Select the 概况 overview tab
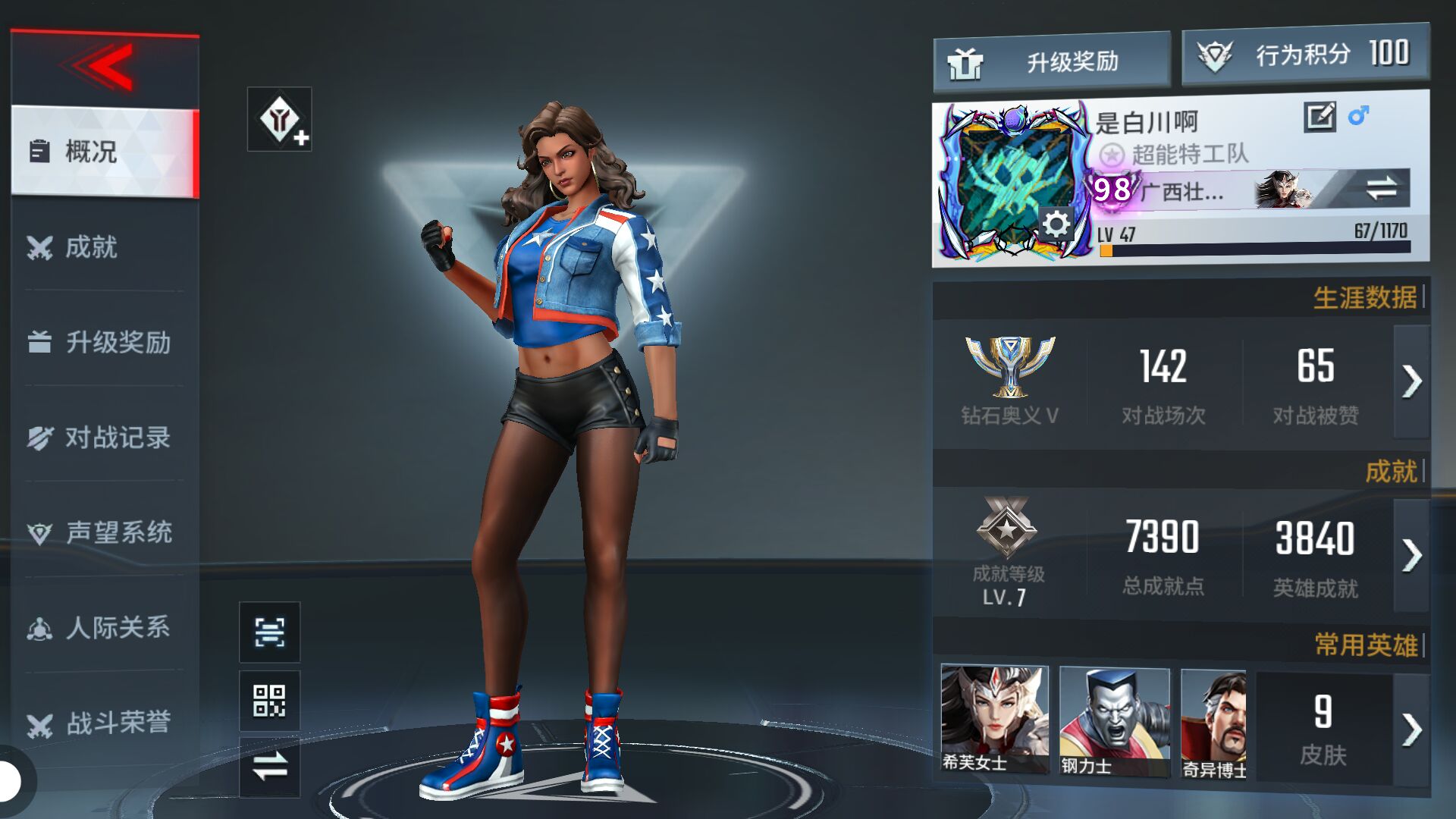 105,152
